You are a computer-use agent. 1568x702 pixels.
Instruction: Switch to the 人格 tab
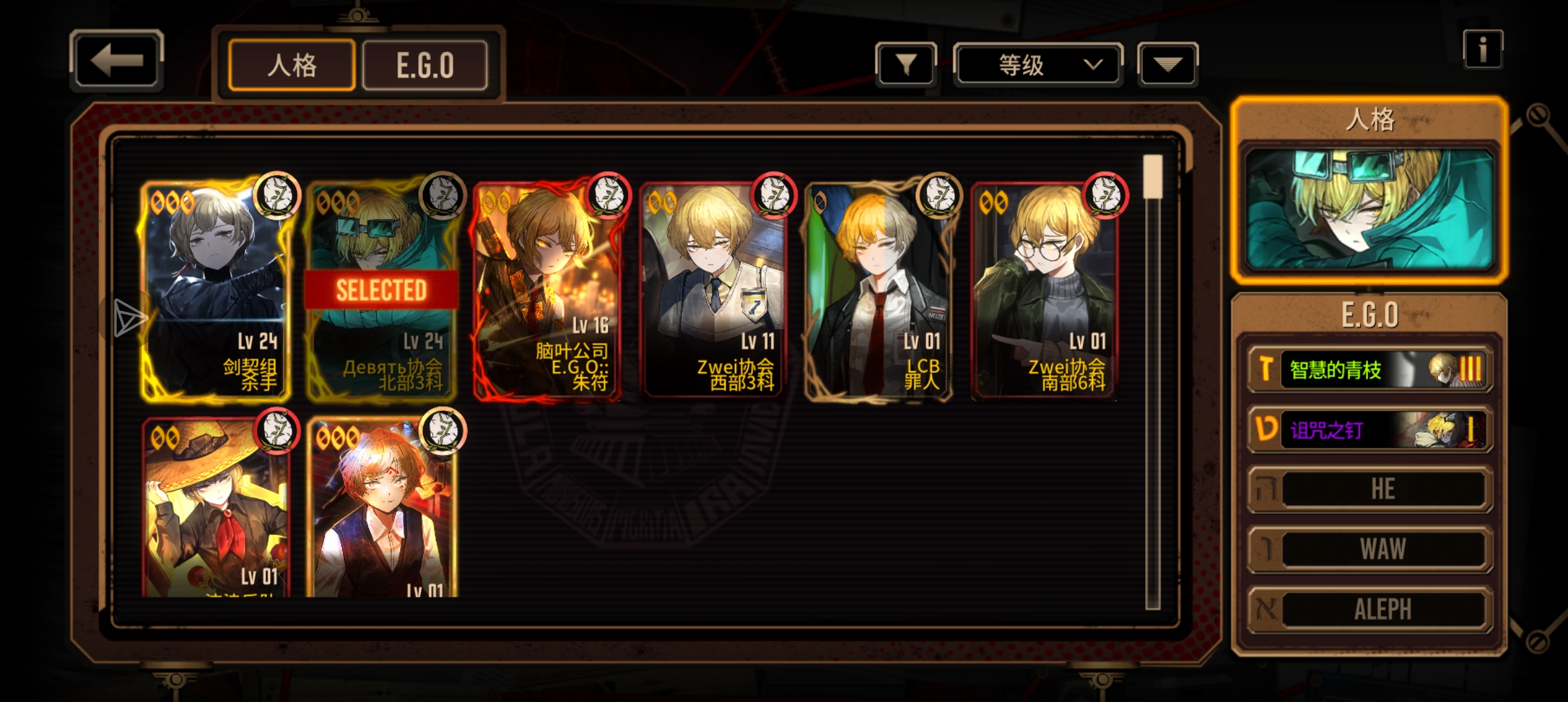tap(292, 65)
